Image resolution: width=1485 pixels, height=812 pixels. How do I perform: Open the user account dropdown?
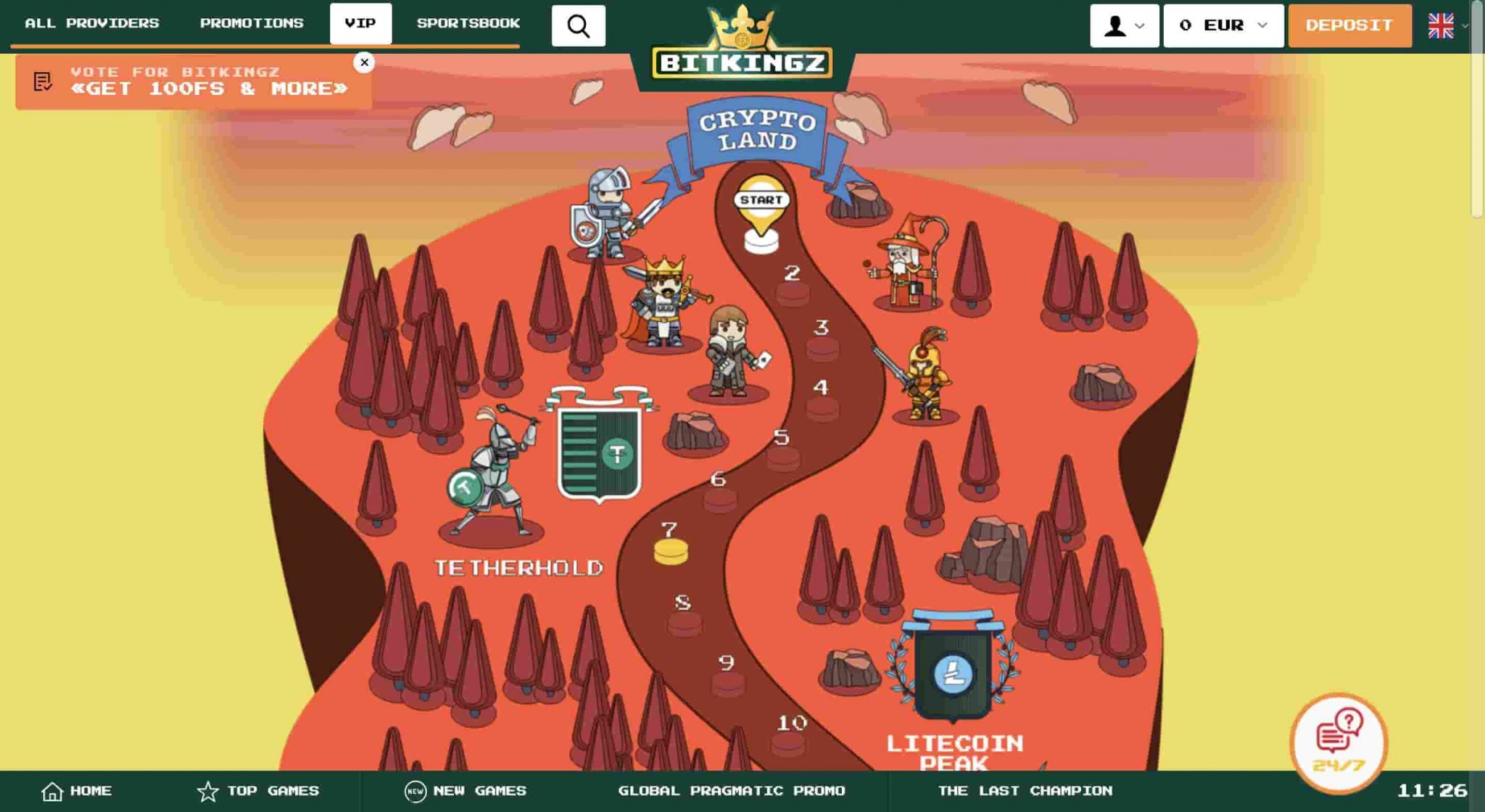pyautogui.click(x=1124, y=26)
